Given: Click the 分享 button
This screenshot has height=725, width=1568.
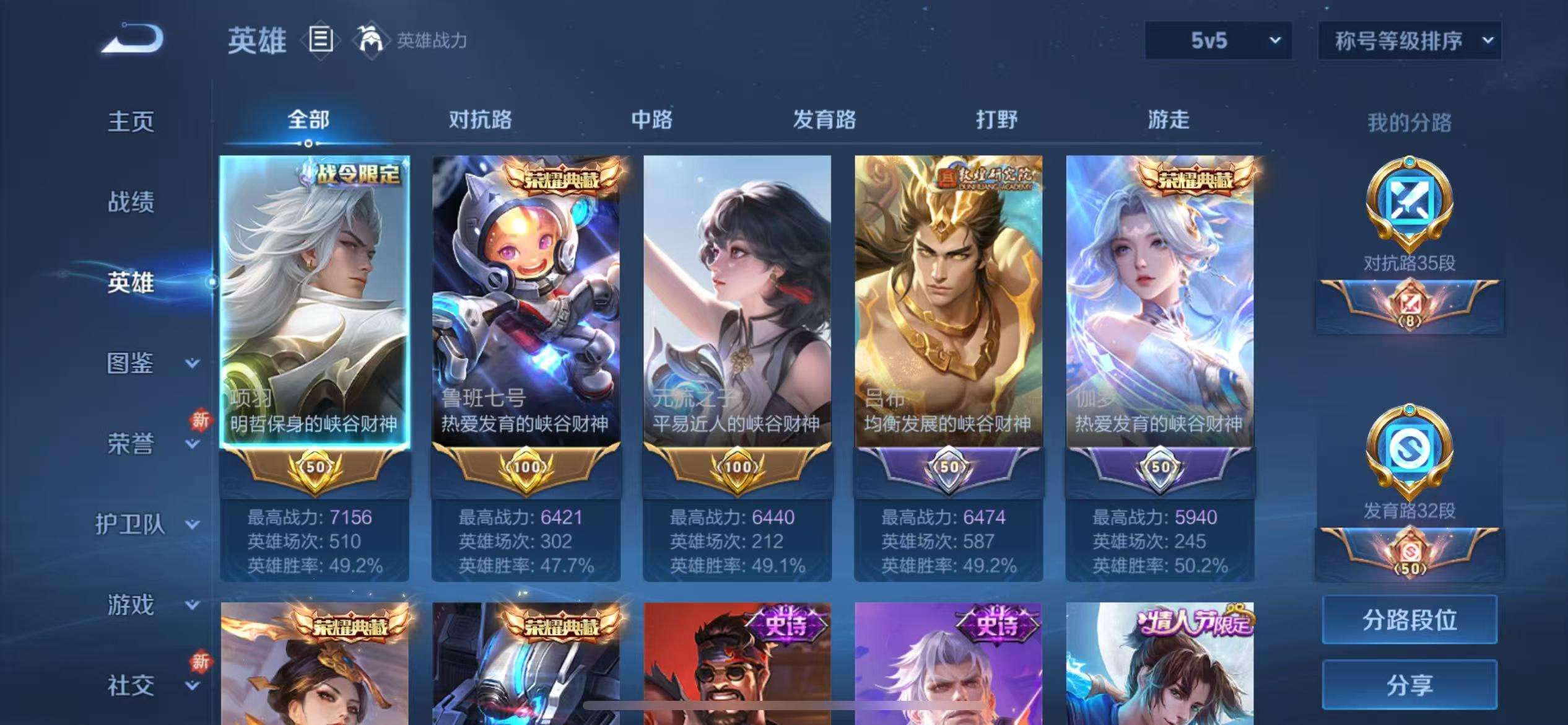Looking at the screenshot, I should 1410,683.
